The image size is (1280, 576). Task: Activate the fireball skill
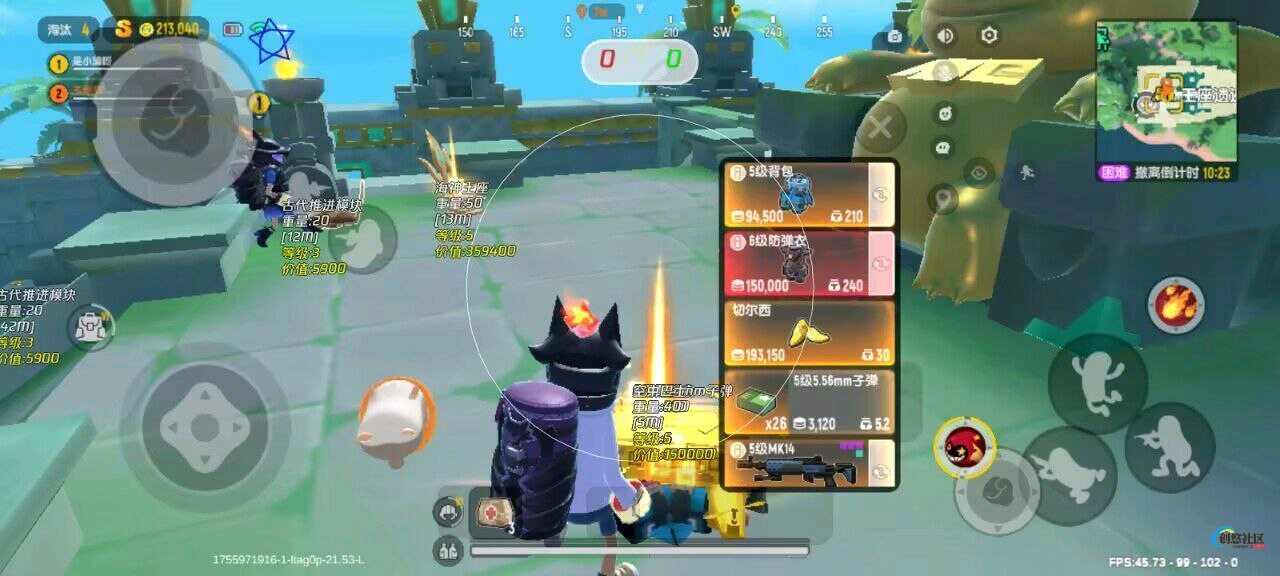[x=1176, y=304]
